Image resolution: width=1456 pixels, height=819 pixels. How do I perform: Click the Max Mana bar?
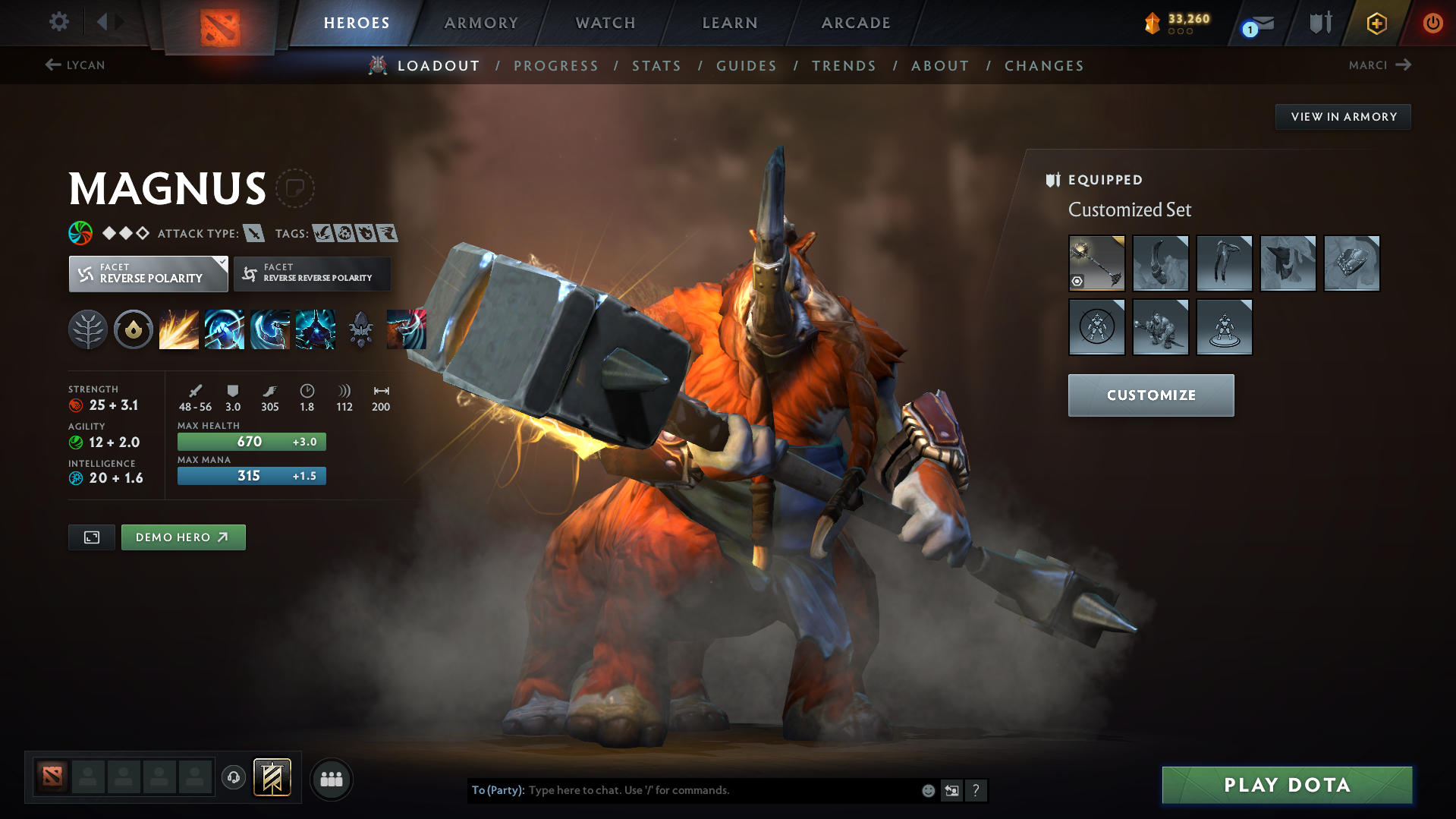(251, 476)
